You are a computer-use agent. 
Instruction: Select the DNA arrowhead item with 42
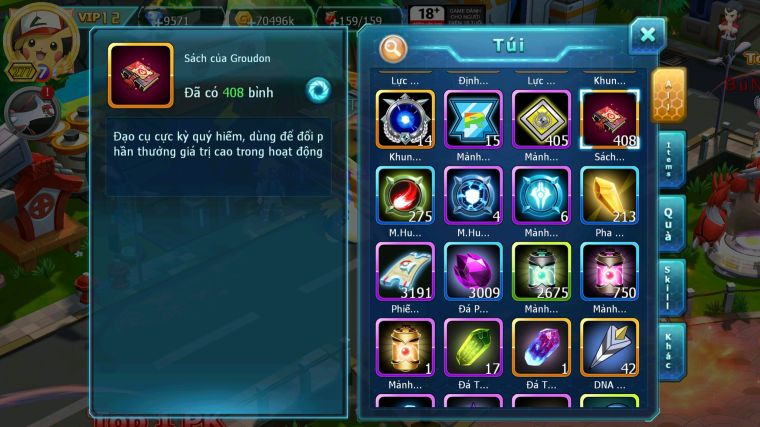[609, 347]
